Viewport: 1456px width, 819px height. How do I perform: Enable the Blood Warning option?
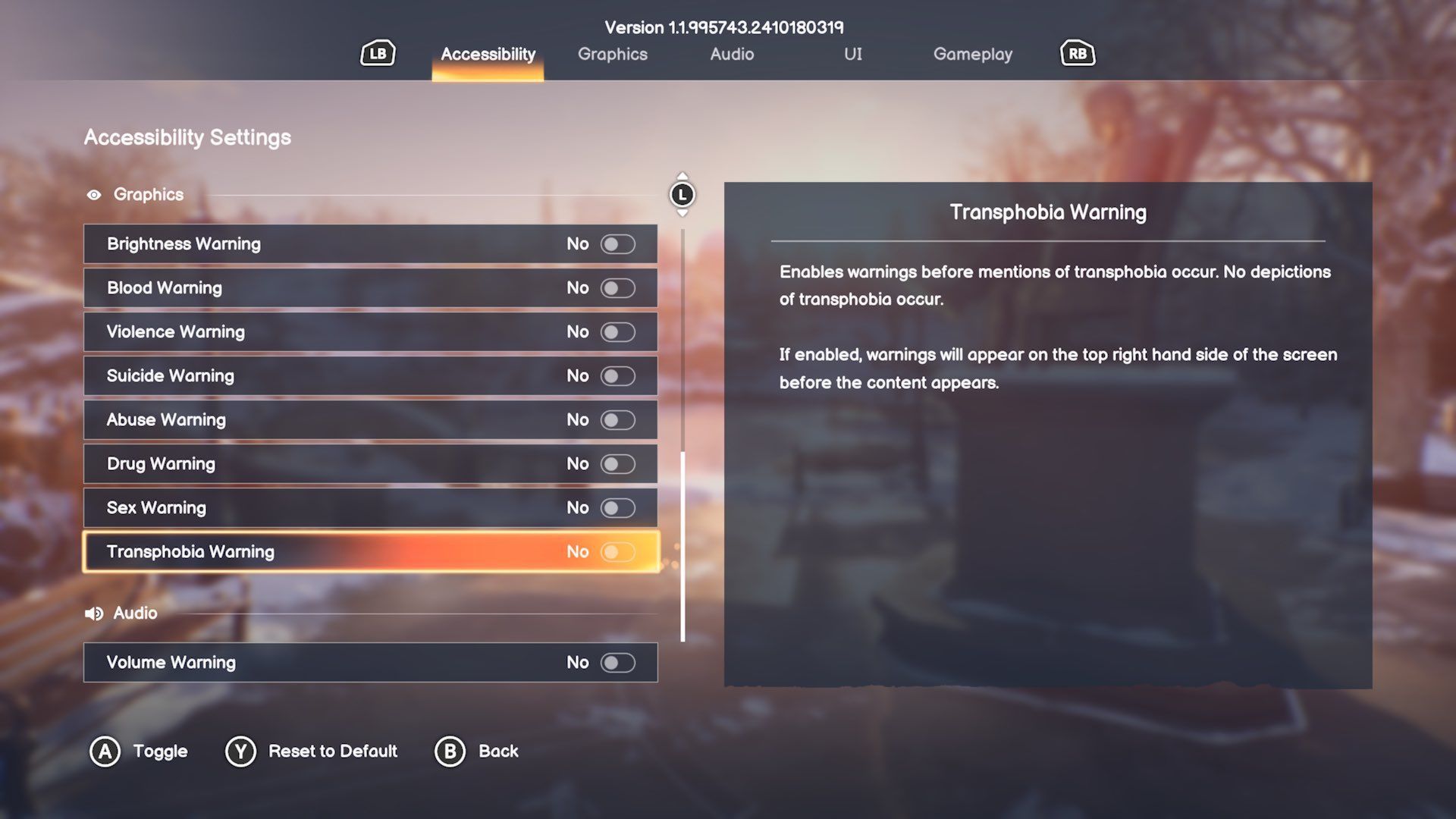(617, 288)
